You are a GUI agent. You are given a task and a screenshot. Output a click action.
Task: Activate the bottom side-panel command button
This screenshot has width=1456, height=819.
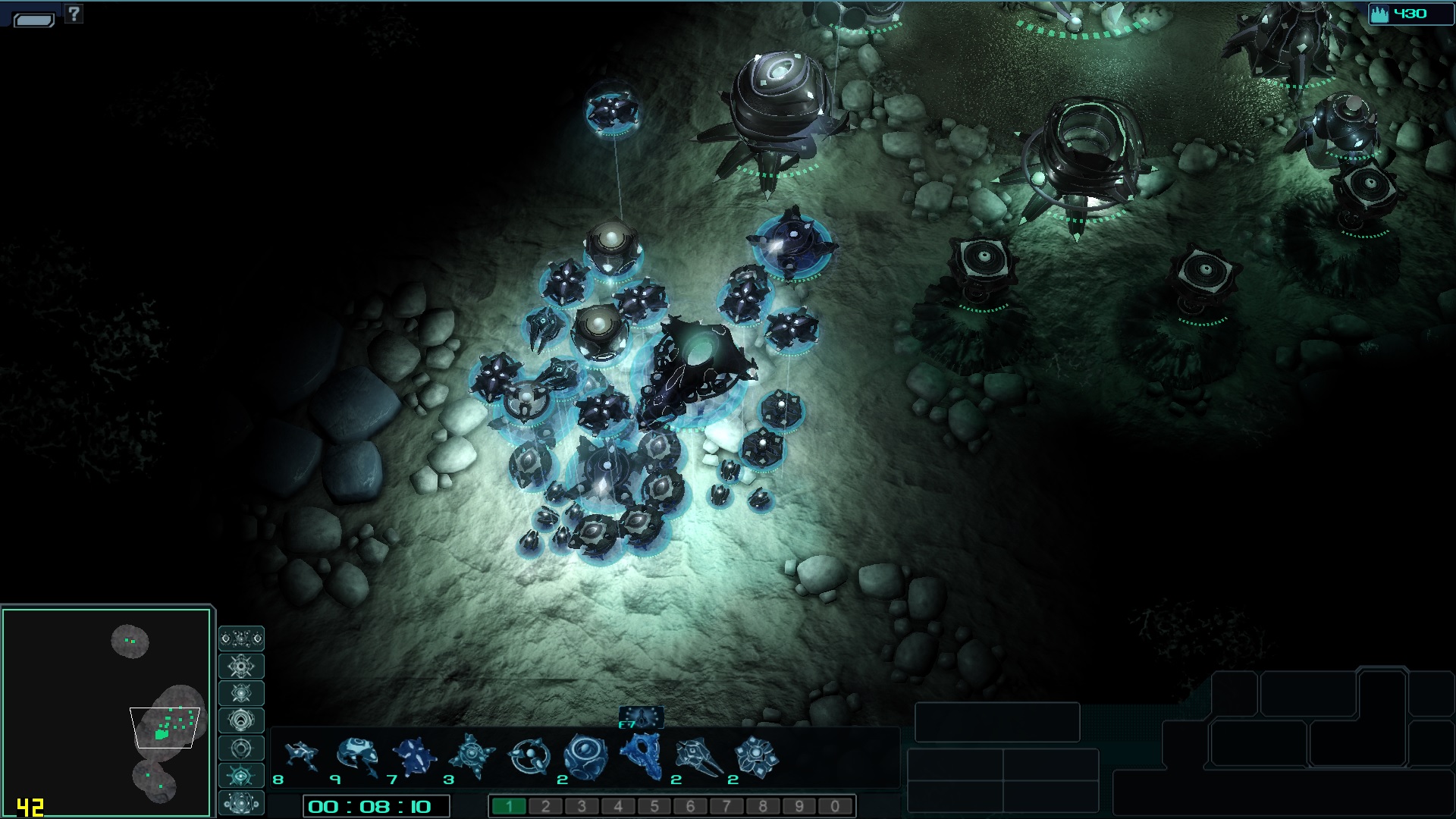point(241,803)
